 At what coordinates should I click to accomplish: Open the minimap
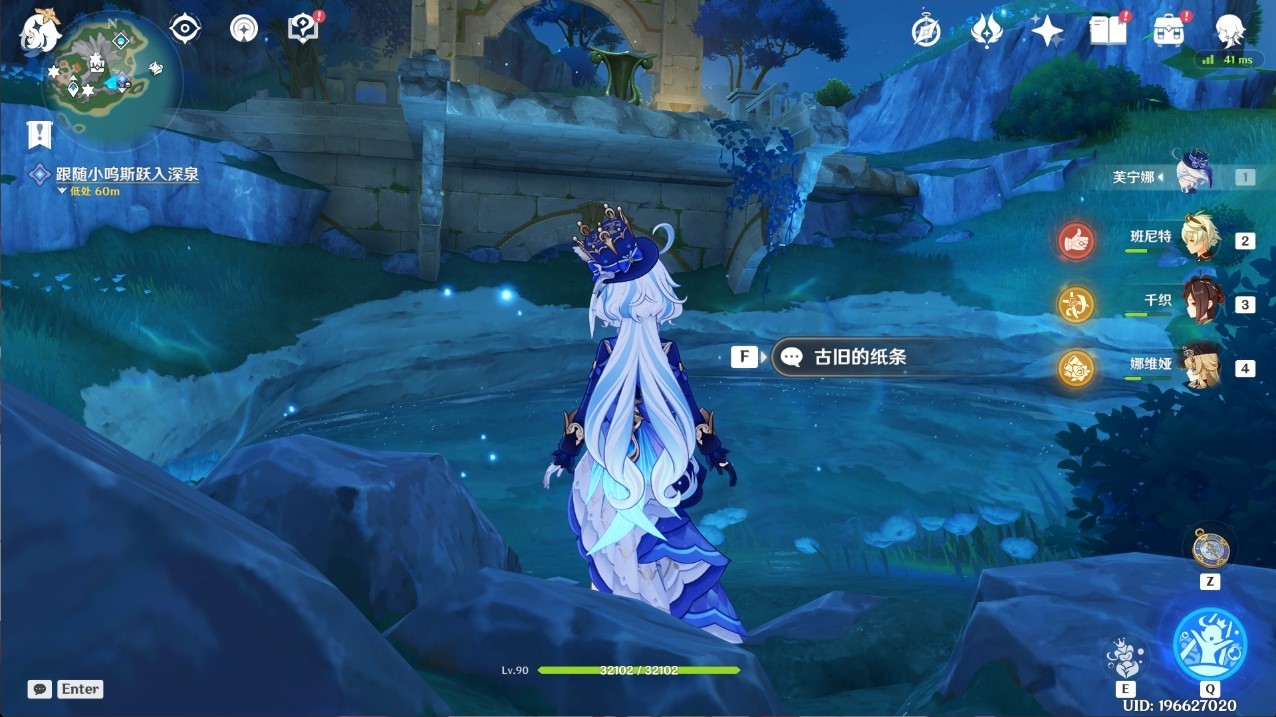point(111,76)
